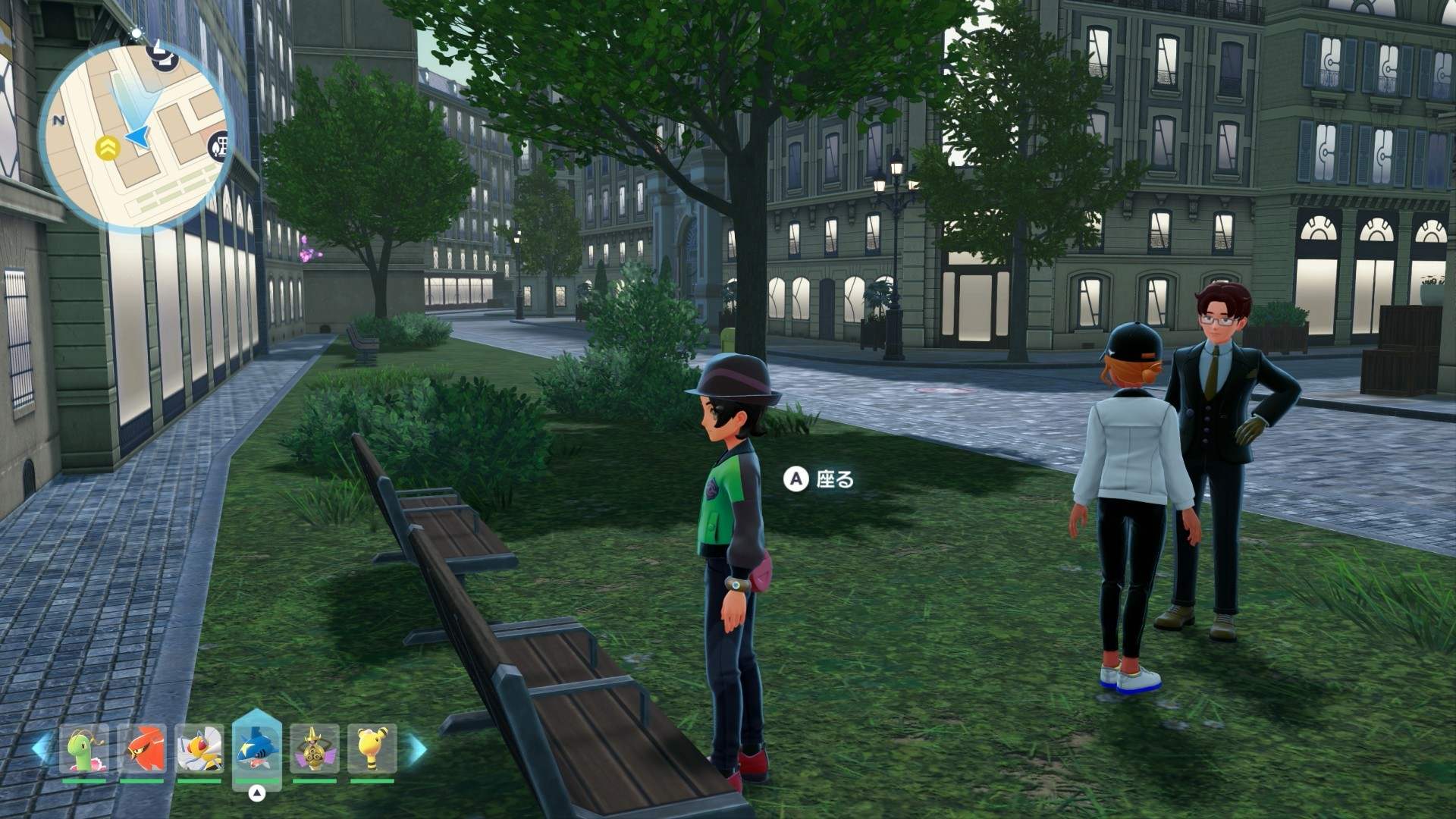Screen dimensions: 1456x819
Task: Click the right arrow beside the party bar
Action: pyautogui.click(x=416, y=748)
